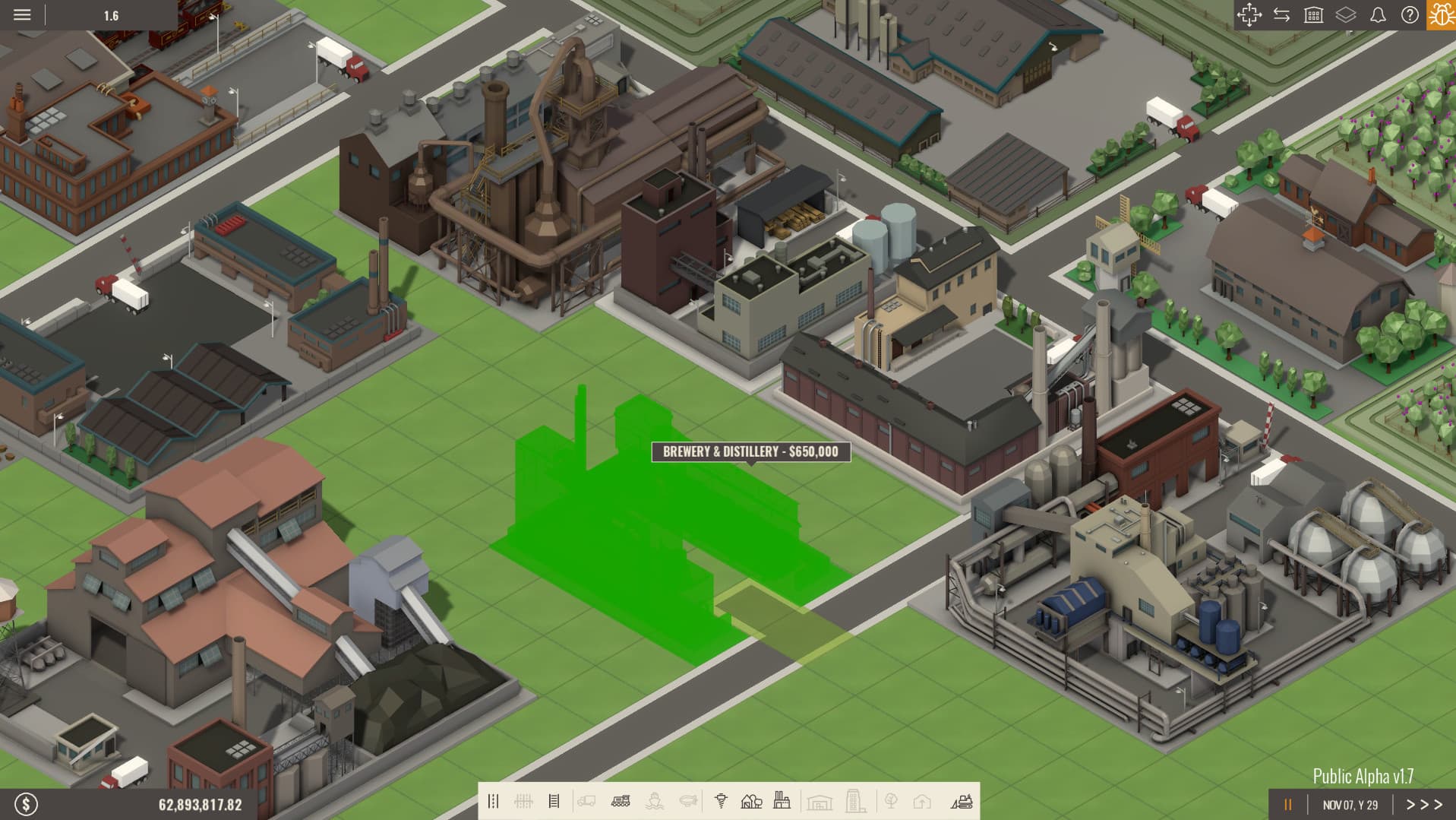Select the city buildings tool
Viewport: 1456px width, 820px height.
(x=853, y=800)
